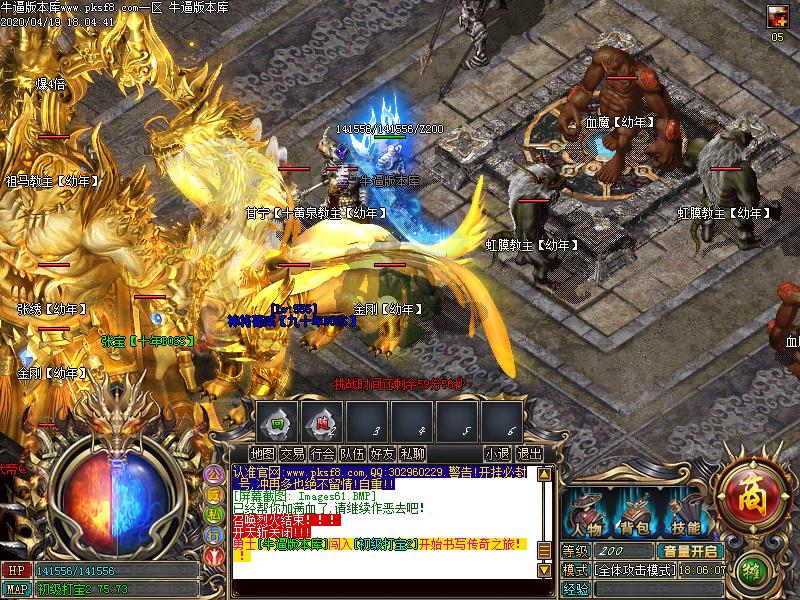Choose 小退 to log out to character select
Image resolution: width=800 pixels, height=600 pixels.
pyautogui.click(x=498, y=454)
